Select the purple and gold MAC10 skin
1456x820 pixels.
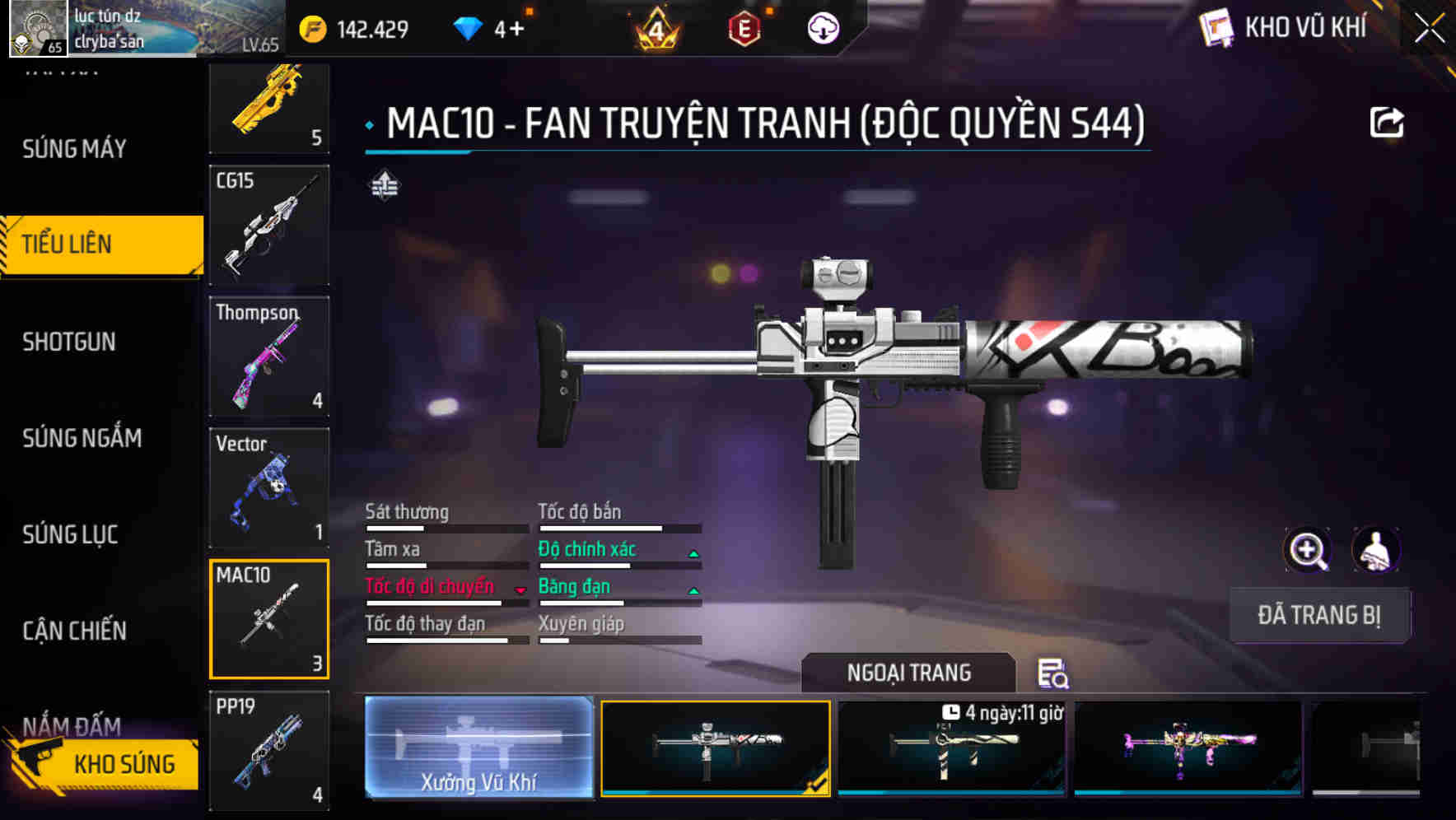[1188, 748]
